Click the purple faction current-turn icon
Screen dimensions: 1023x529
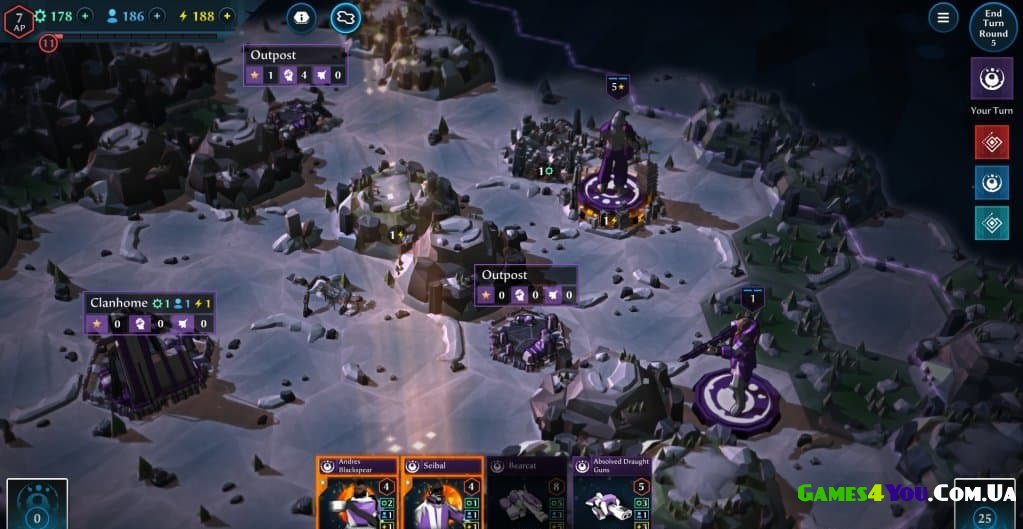(991, 78)
